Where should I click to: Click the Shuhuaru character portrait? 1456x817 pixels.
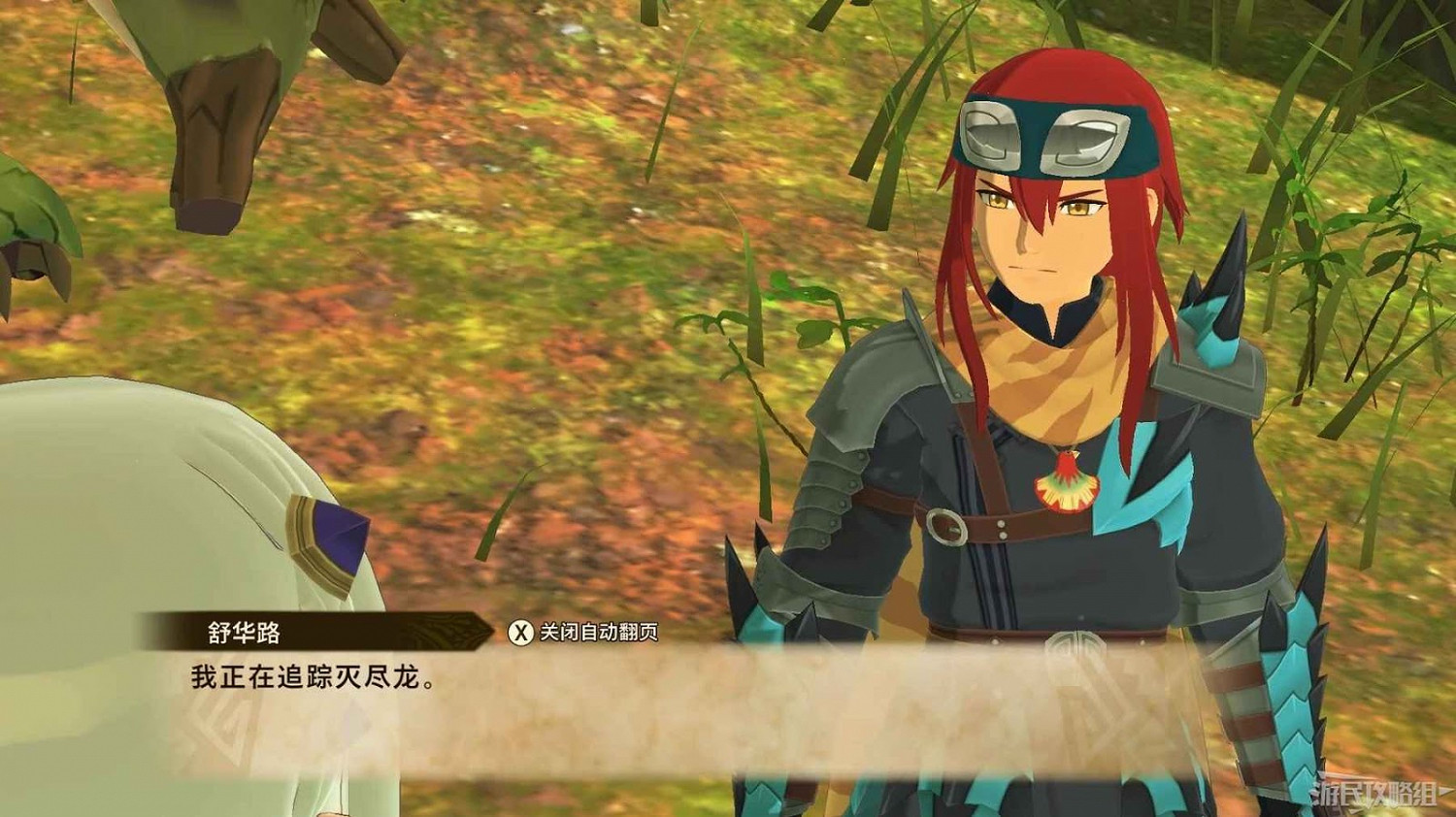[x=1039, y=291]
